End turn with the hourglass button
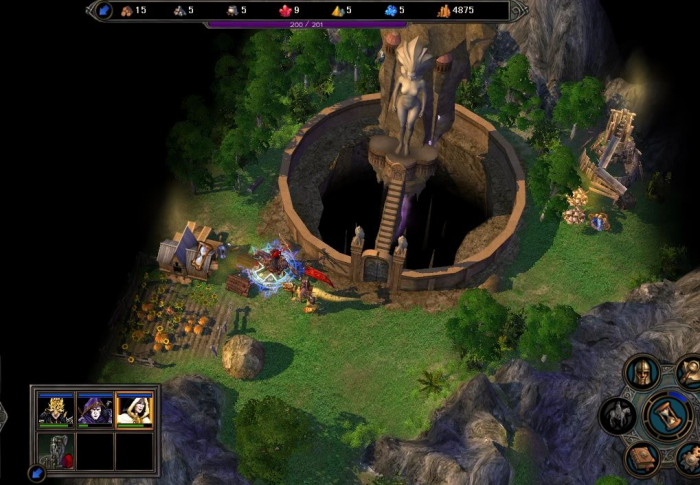700x485 pixels. coord(664,415)
